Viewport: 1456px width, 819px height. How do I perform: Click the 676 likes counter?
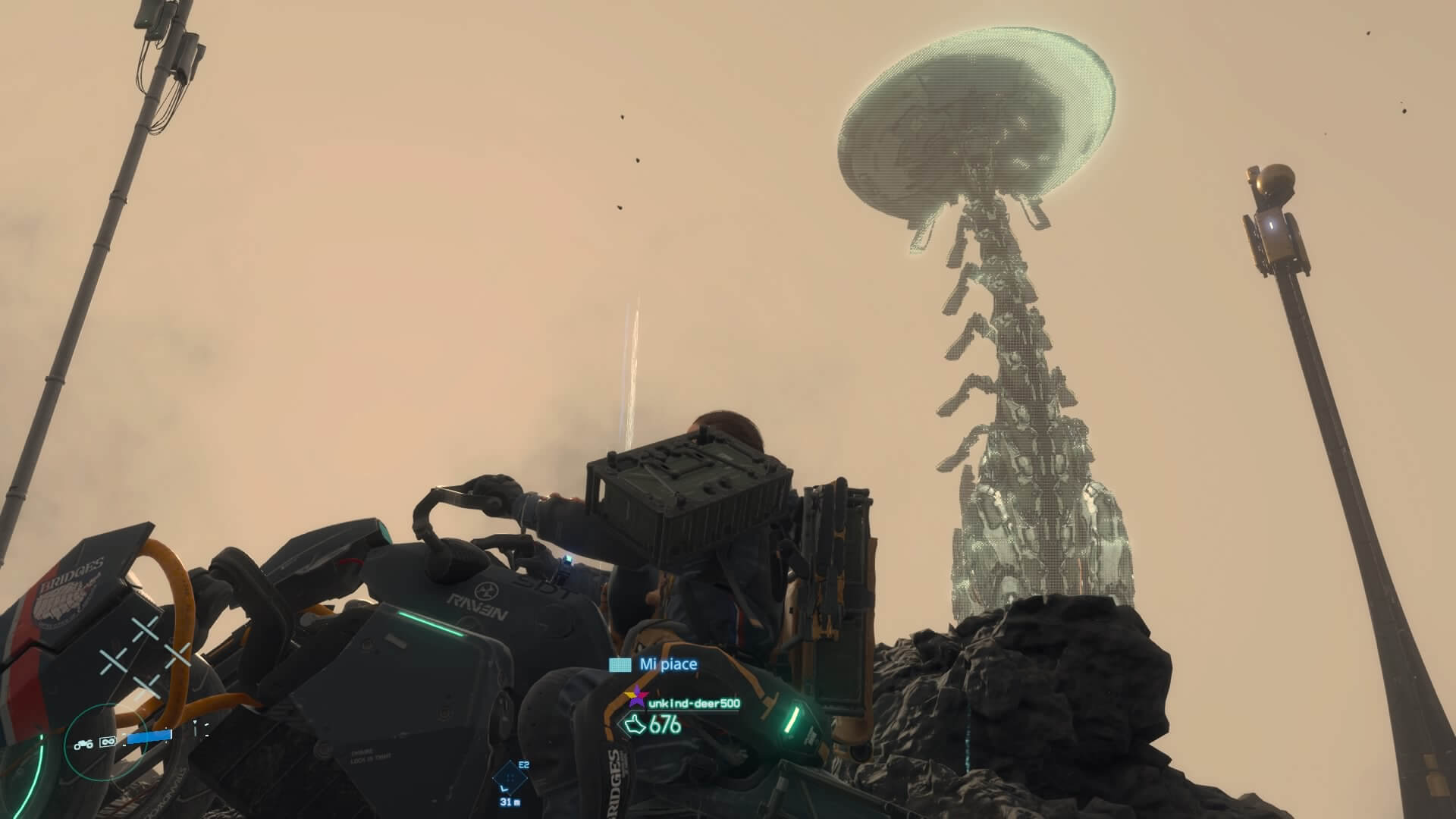pyautogui.click(x=666, y=725)
